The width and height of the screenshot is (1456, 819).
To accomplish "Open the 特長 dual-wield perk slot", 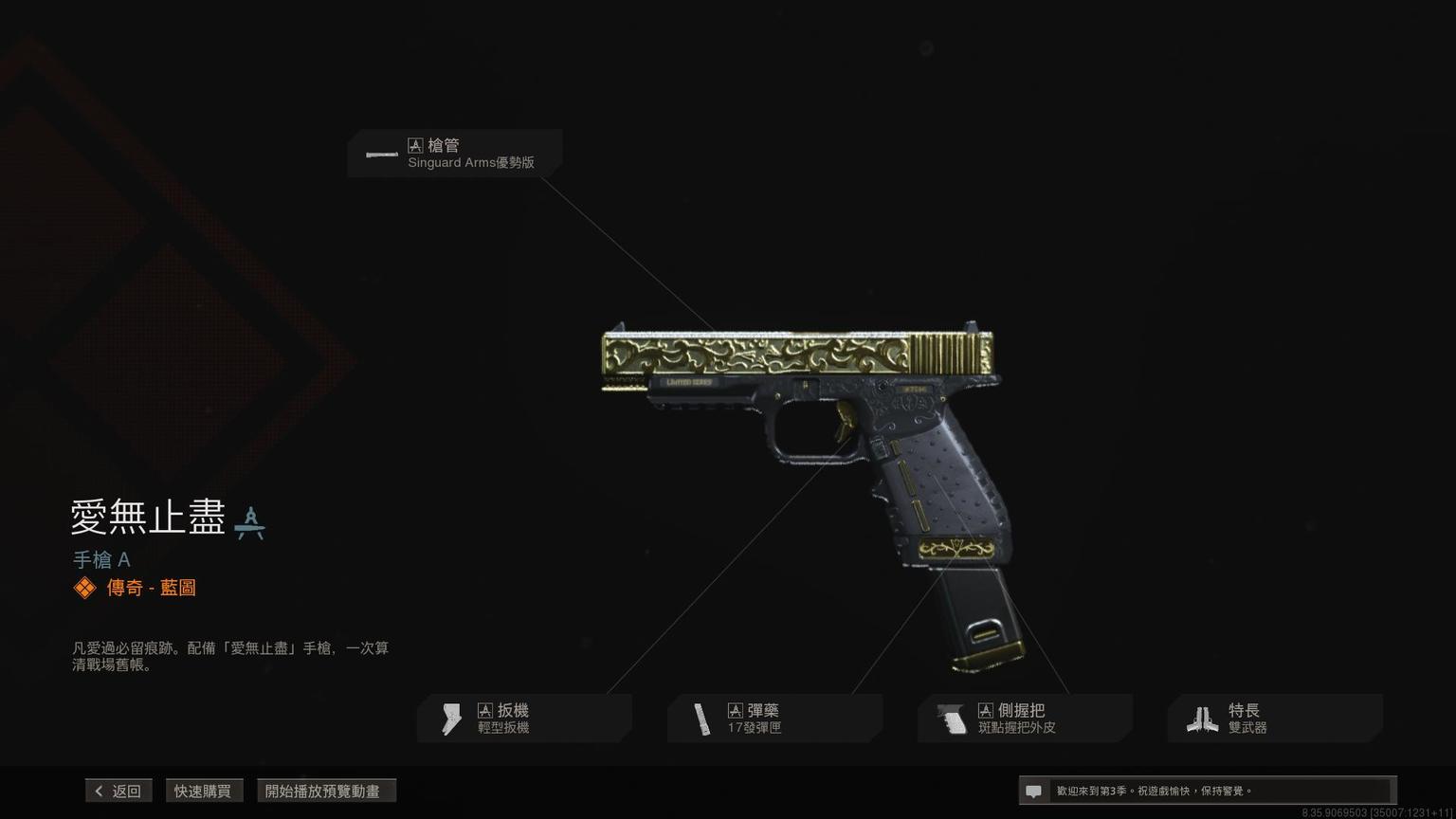I will point(1275,719).
